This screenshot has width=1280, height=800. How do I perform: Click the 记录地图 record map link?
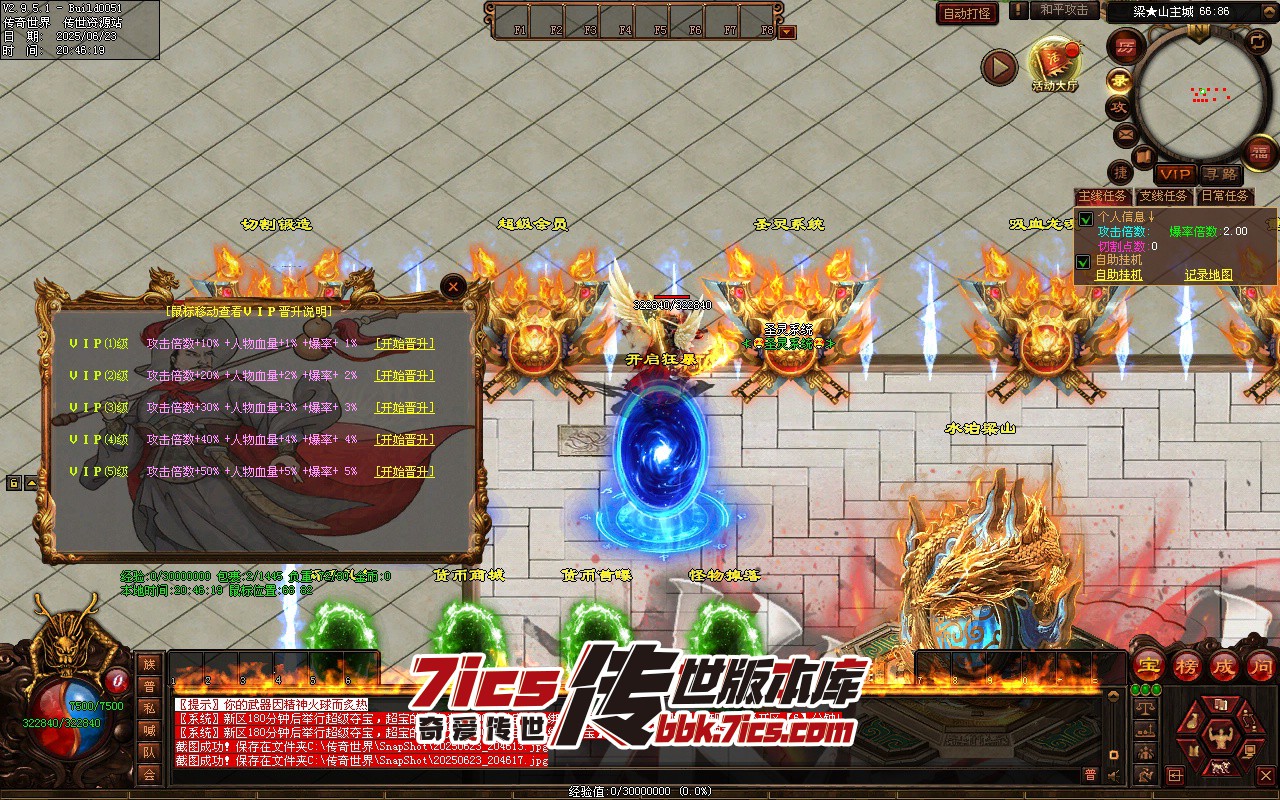pos(1208,275)
